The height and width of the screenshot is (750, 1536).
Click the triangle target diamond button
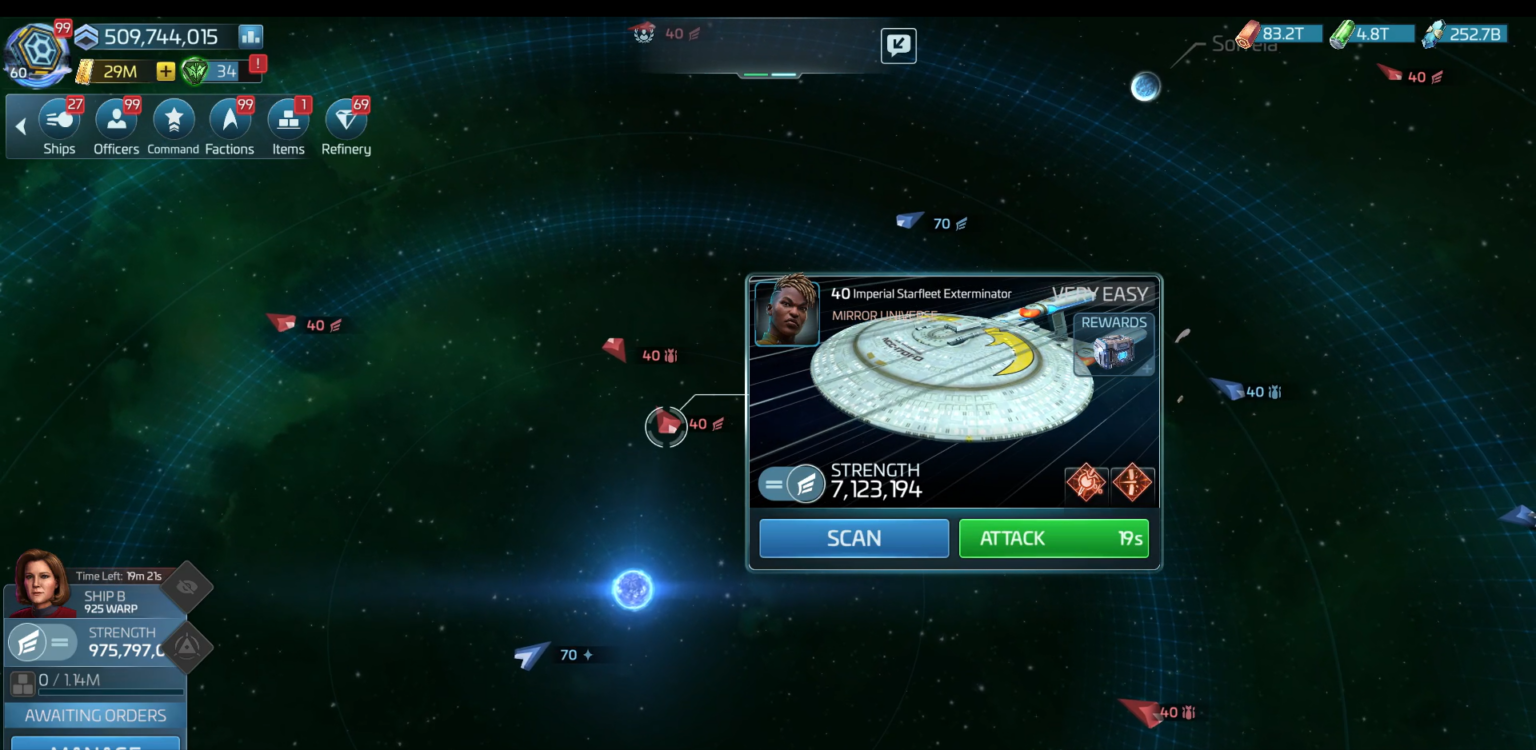pos(187,647)
